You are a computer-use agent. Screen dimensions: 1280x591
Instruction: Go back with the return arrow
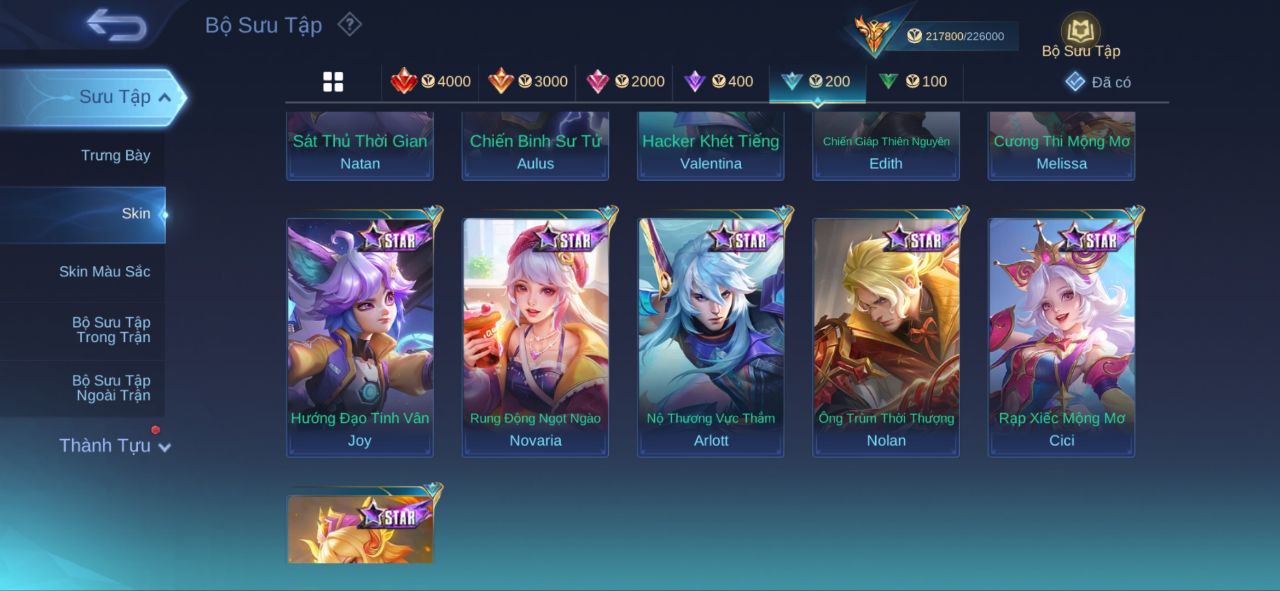[116, 25]
